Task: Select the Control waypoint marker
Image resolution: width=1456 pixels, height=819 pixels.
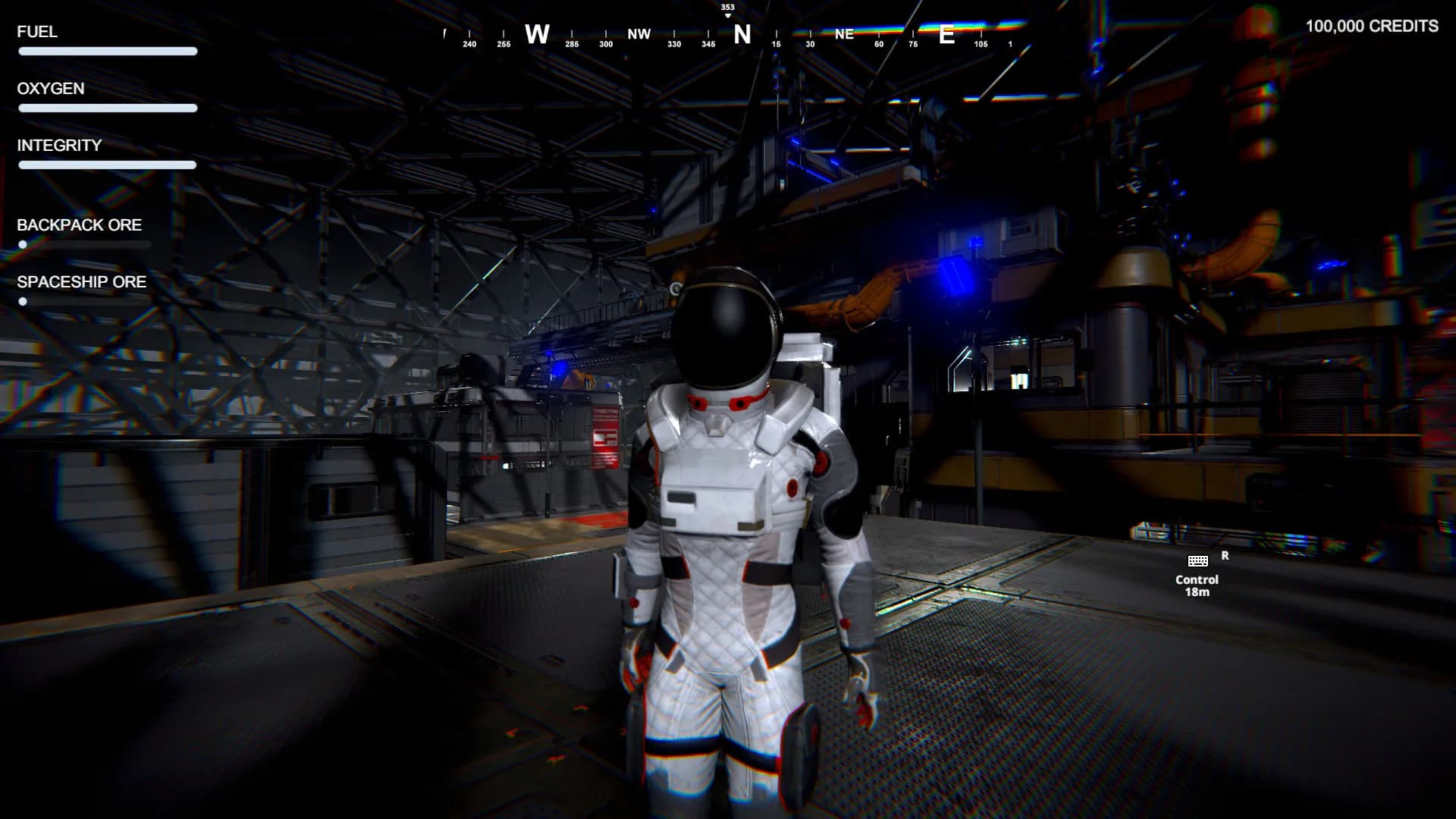Action: 1197,562
